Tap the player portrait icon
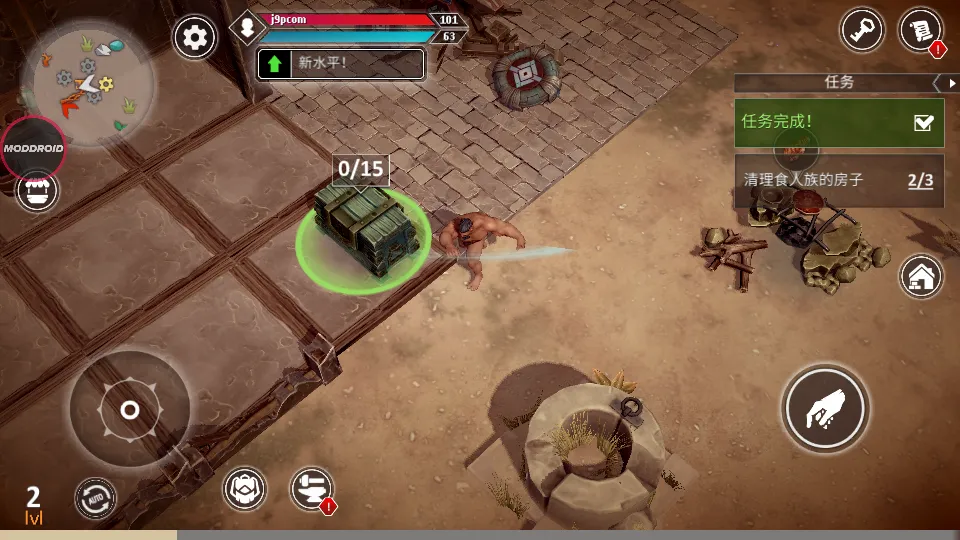This screenshot has width=960, height=540. click(x=247, y=27)
